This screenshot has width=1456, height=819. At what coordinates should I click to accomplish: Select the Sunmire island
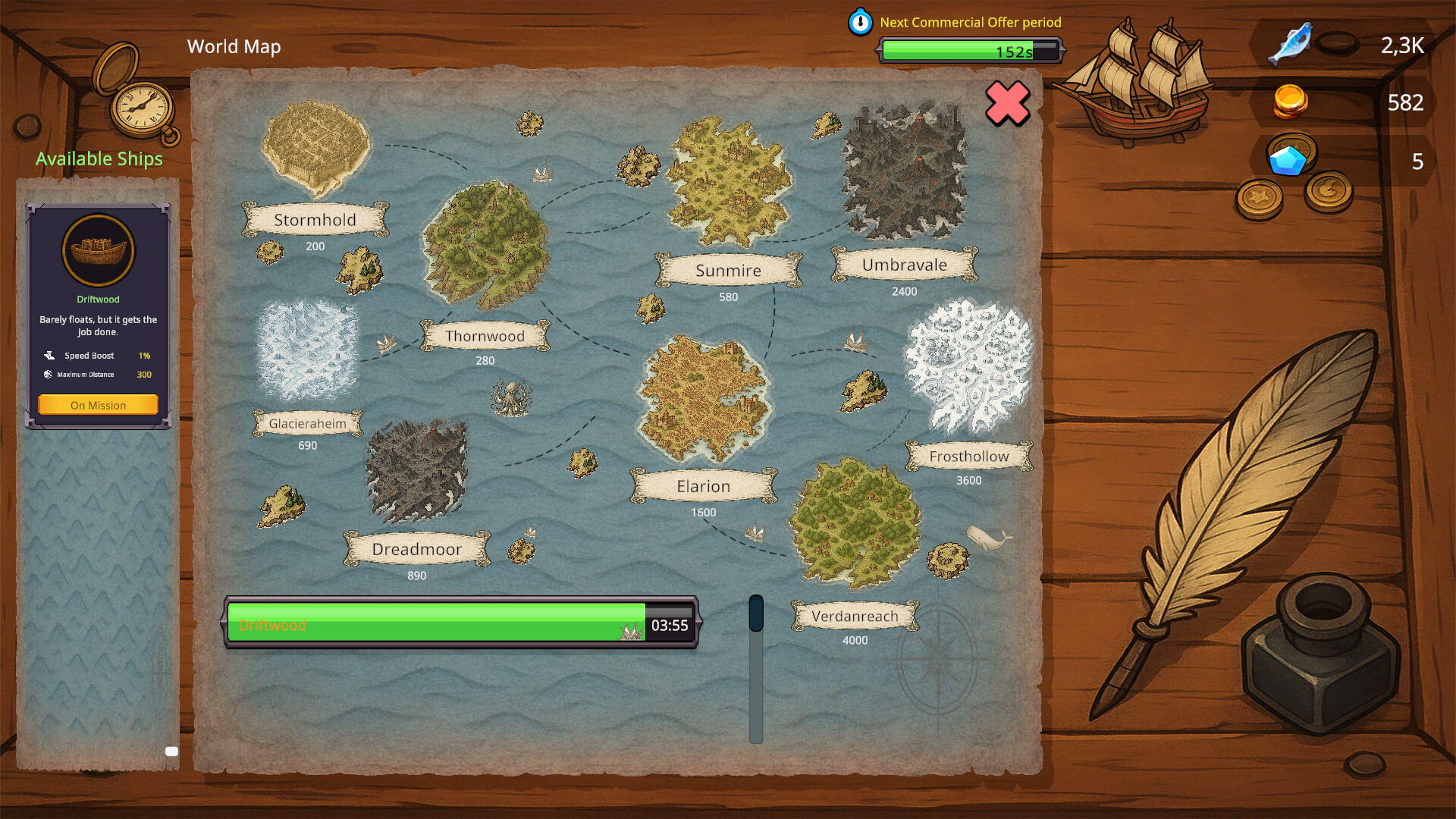point(728,182)
